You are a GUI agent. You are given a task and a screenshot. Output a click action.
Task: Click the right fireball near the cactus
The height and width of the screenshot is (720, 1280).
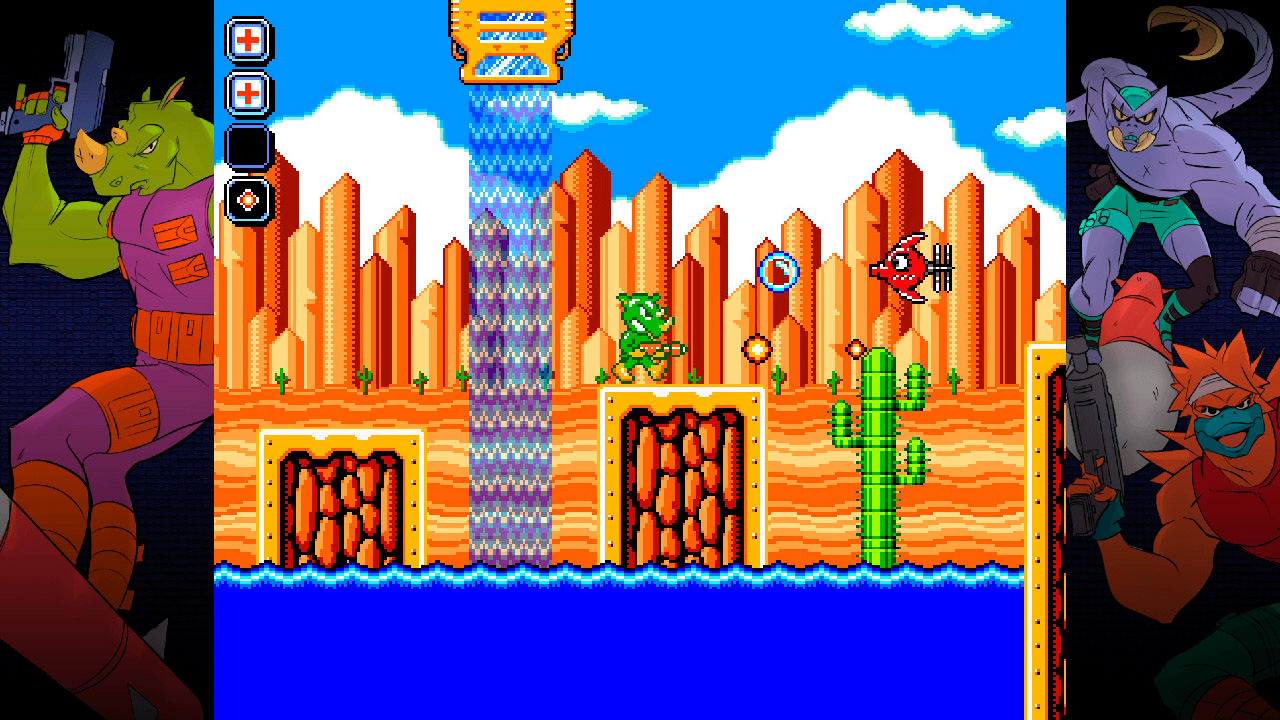tap(856, 348)
